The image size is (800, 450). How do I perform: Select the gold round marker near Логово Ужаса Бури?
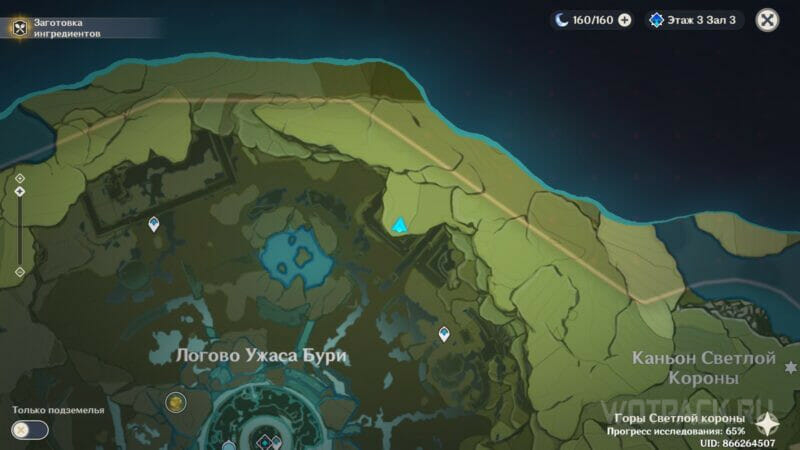175,402
